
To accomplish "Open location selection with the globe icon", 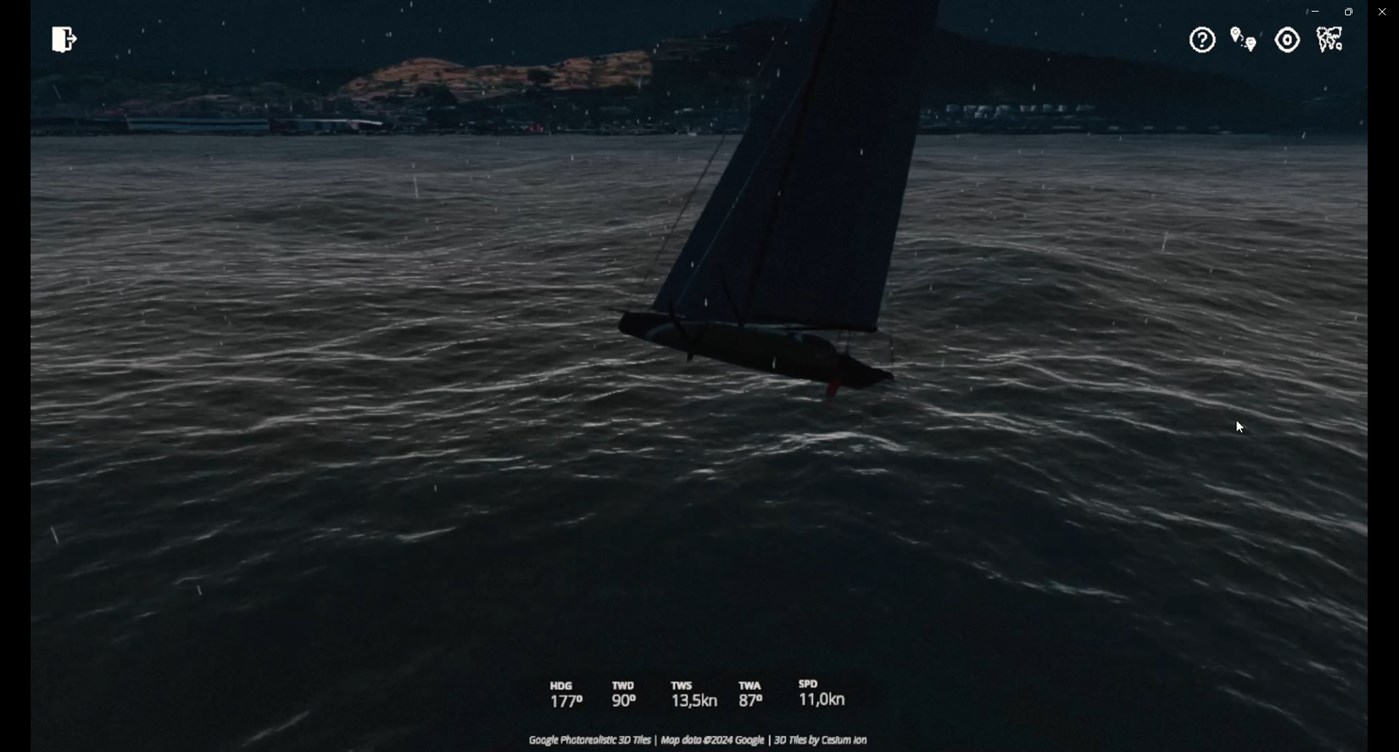I will [x=1328, y=39].
